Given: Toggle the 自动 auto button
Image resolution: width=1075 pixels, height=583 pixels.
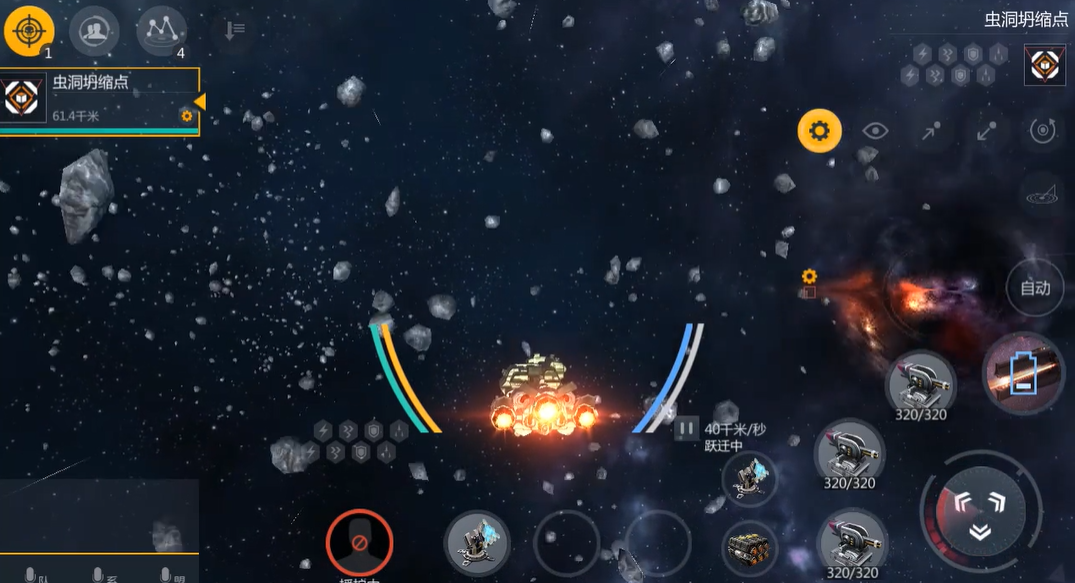Looking at the screenshot, I should [1035, 289].
